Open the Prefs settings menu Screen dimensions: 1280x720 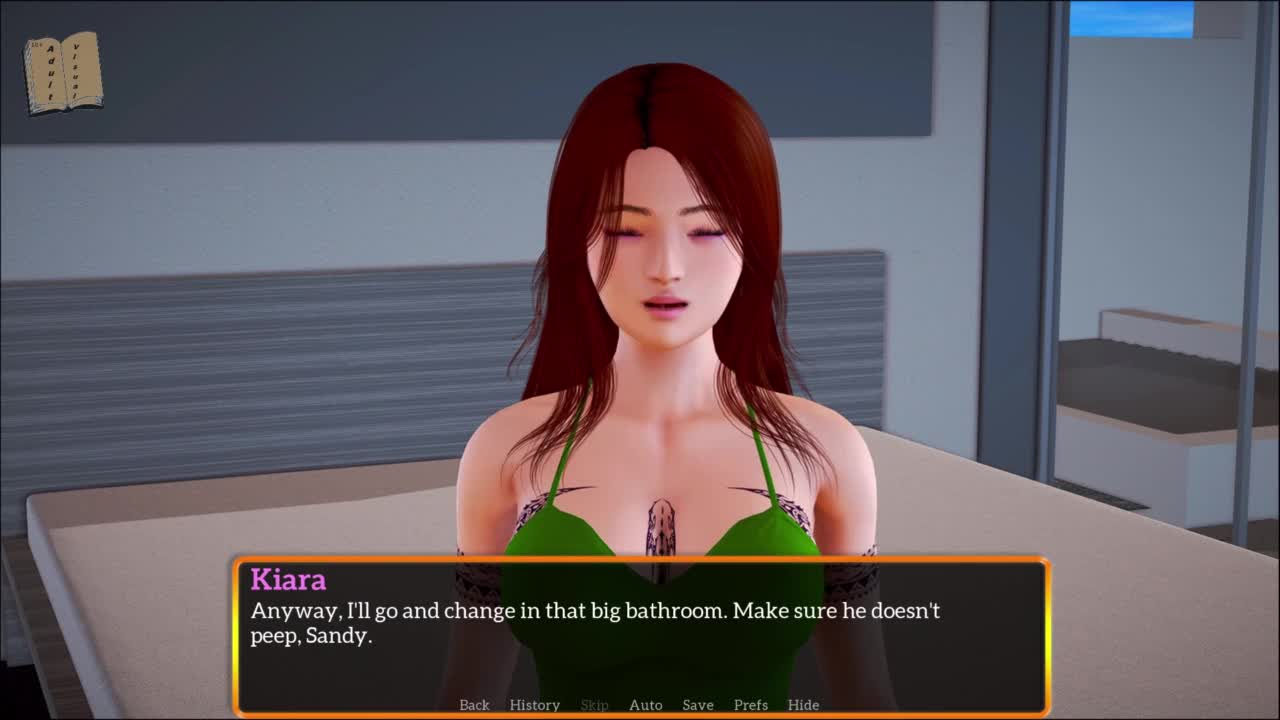tap(750, 705)
